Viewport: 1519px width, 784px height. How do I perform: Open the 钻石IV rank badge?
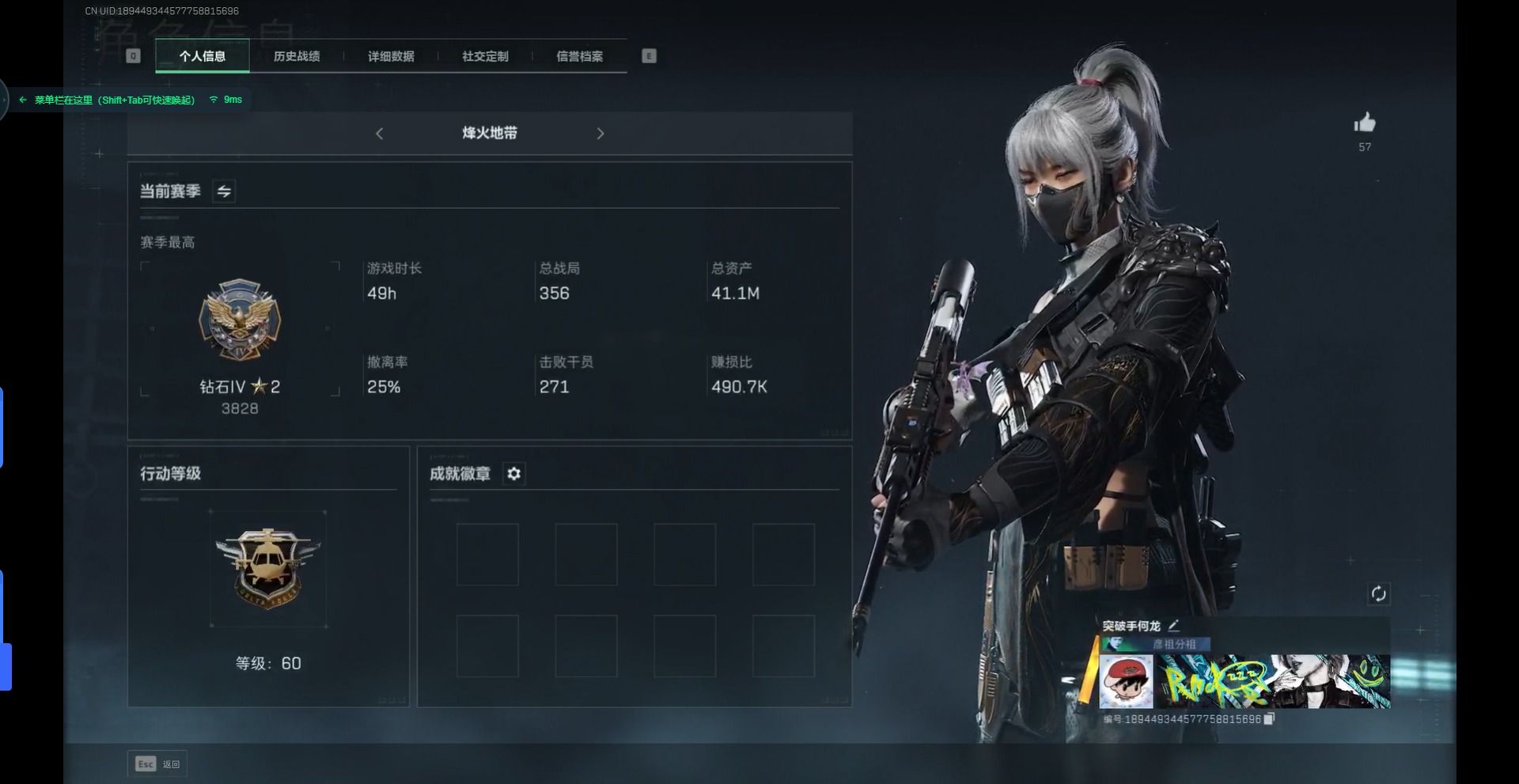pos(240,320)
